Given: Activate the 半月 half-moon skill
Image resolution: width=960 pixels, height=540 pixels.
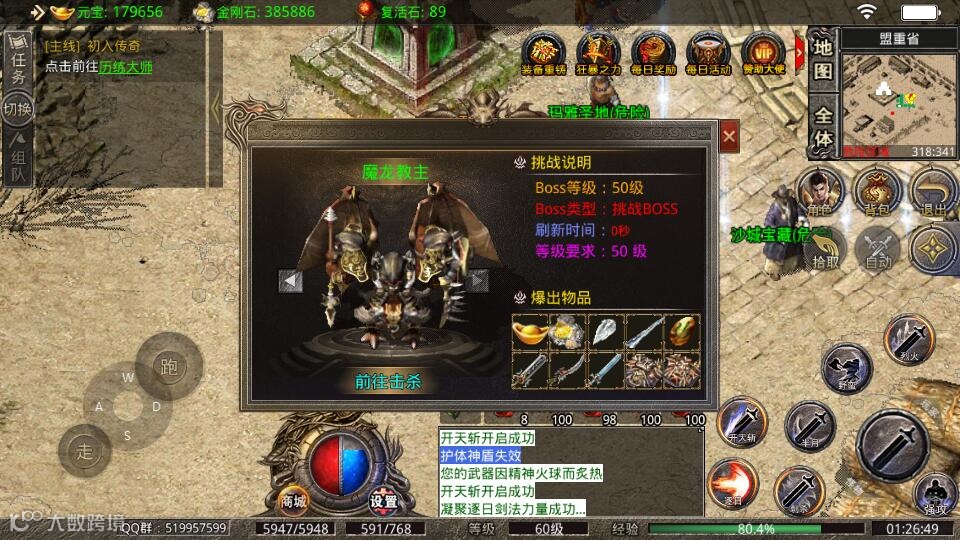Looking at the screenshot, I should pyautogui.click(x=809, y=424).
